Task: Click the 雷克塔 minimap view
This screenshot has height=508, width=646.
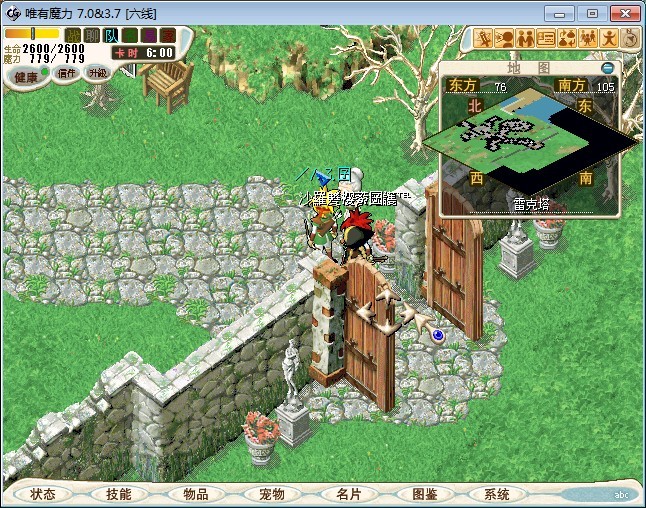Action: pos(530,140)
